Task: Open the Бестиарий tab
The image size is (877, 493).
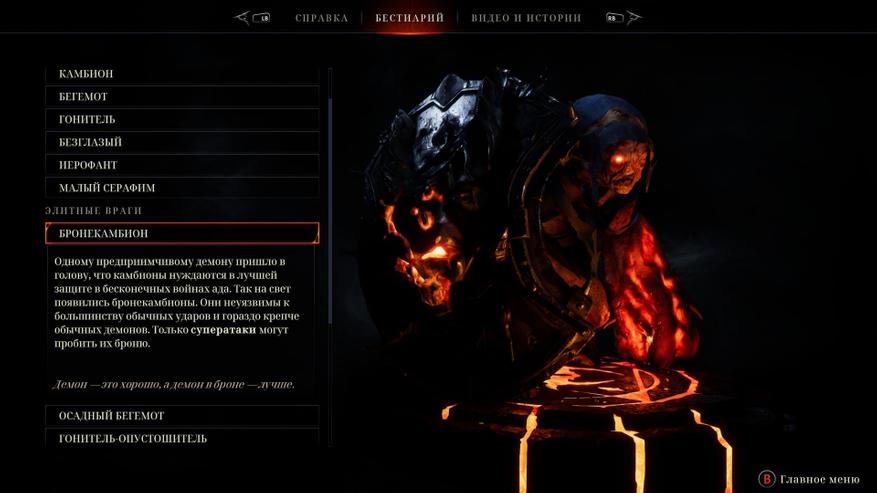Action: point(409,18)
